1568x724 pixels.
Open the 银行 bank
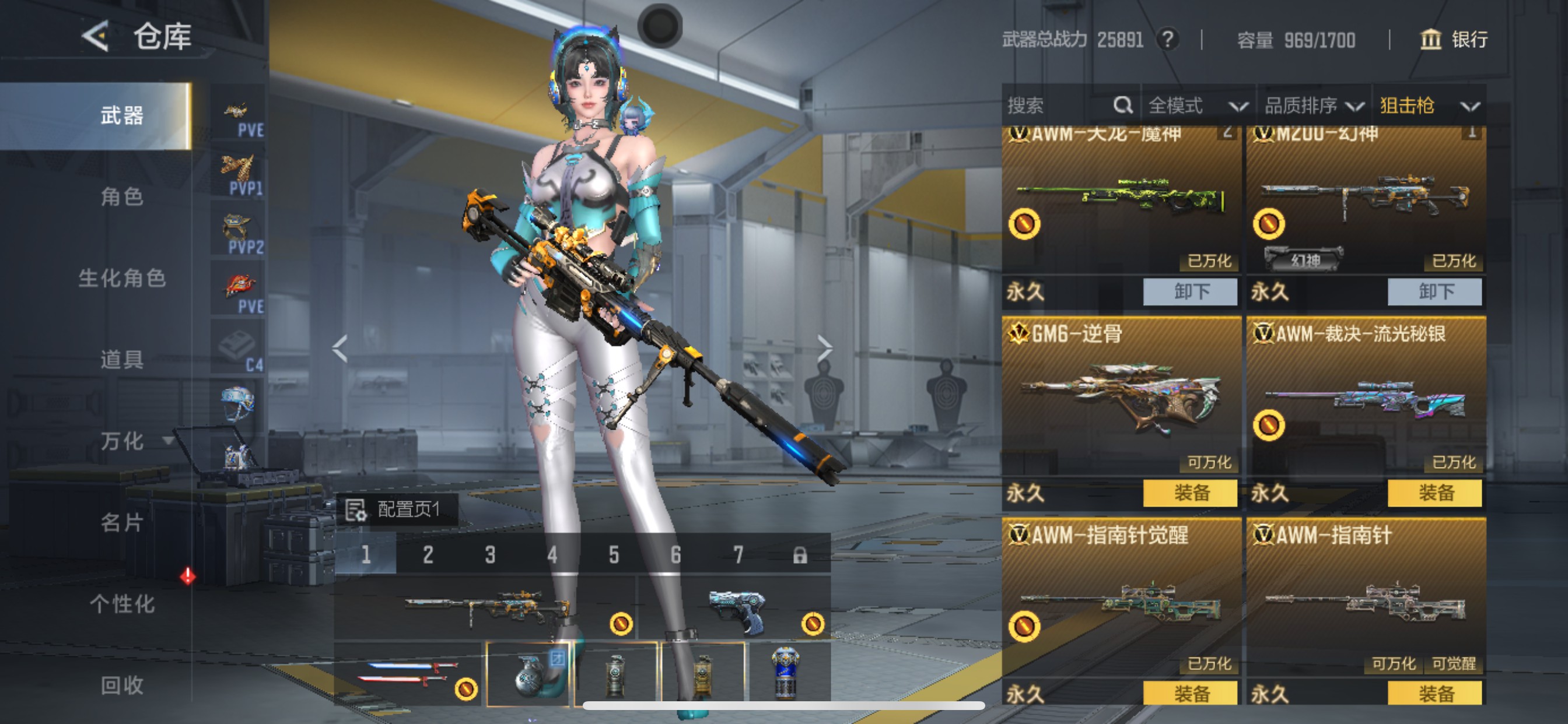[x=1454, y=40]
